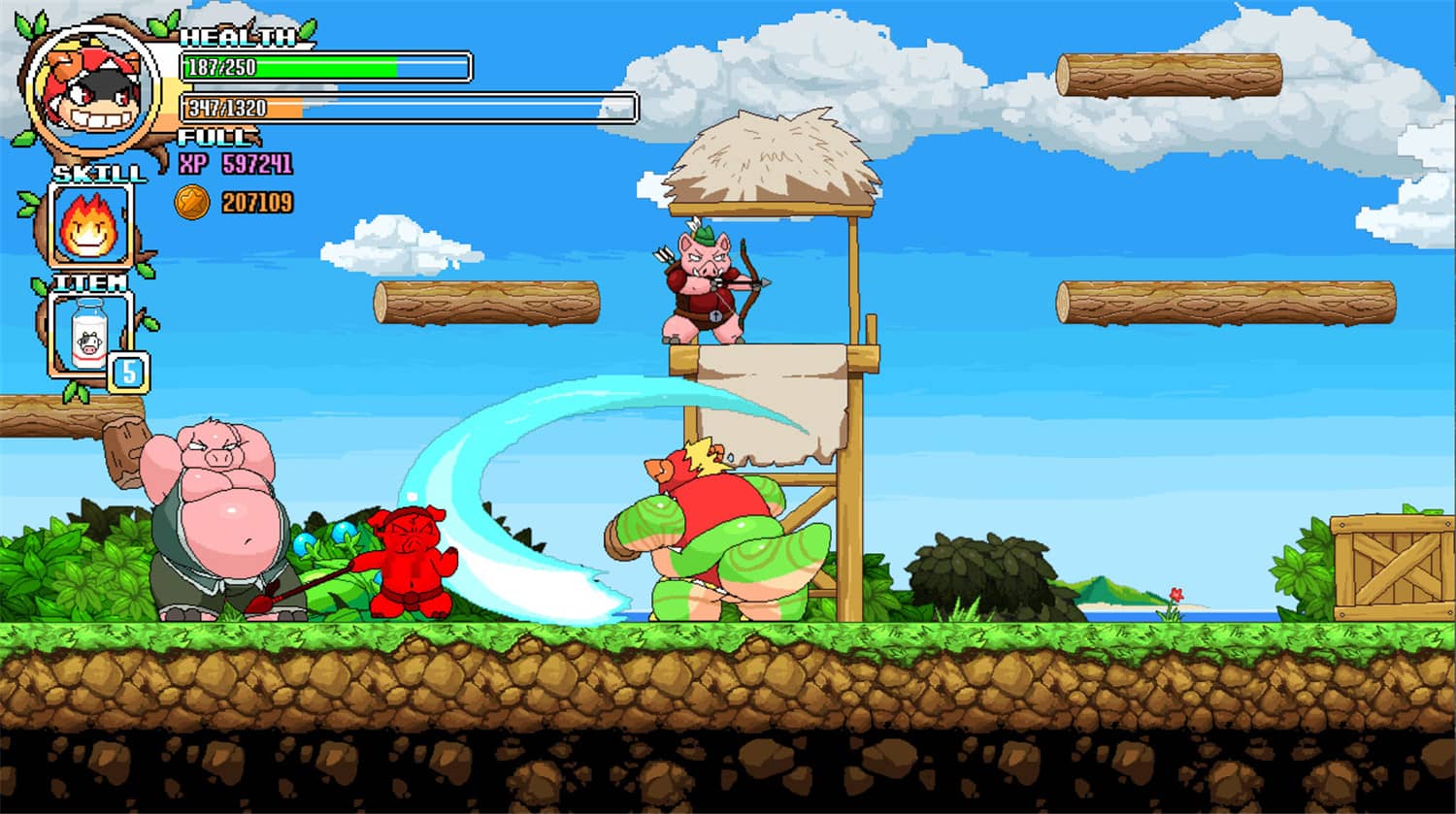The width and height of the screenshot is (1456, 814).
Task: Click the item quantity badge showing 5
Action: tap(129, 373)
